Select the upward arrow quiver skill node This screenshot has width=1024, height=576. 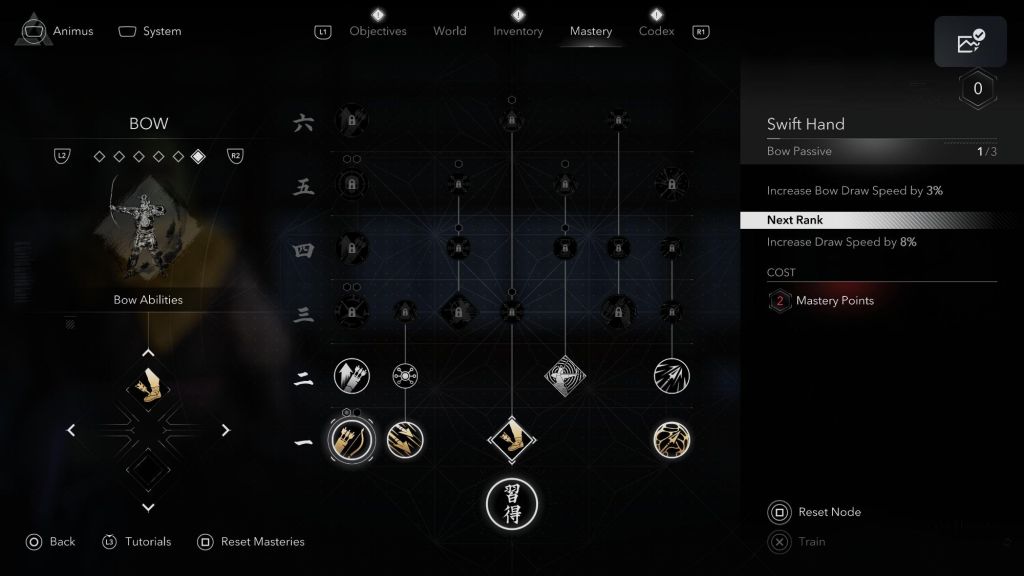[x=351, y=376]
